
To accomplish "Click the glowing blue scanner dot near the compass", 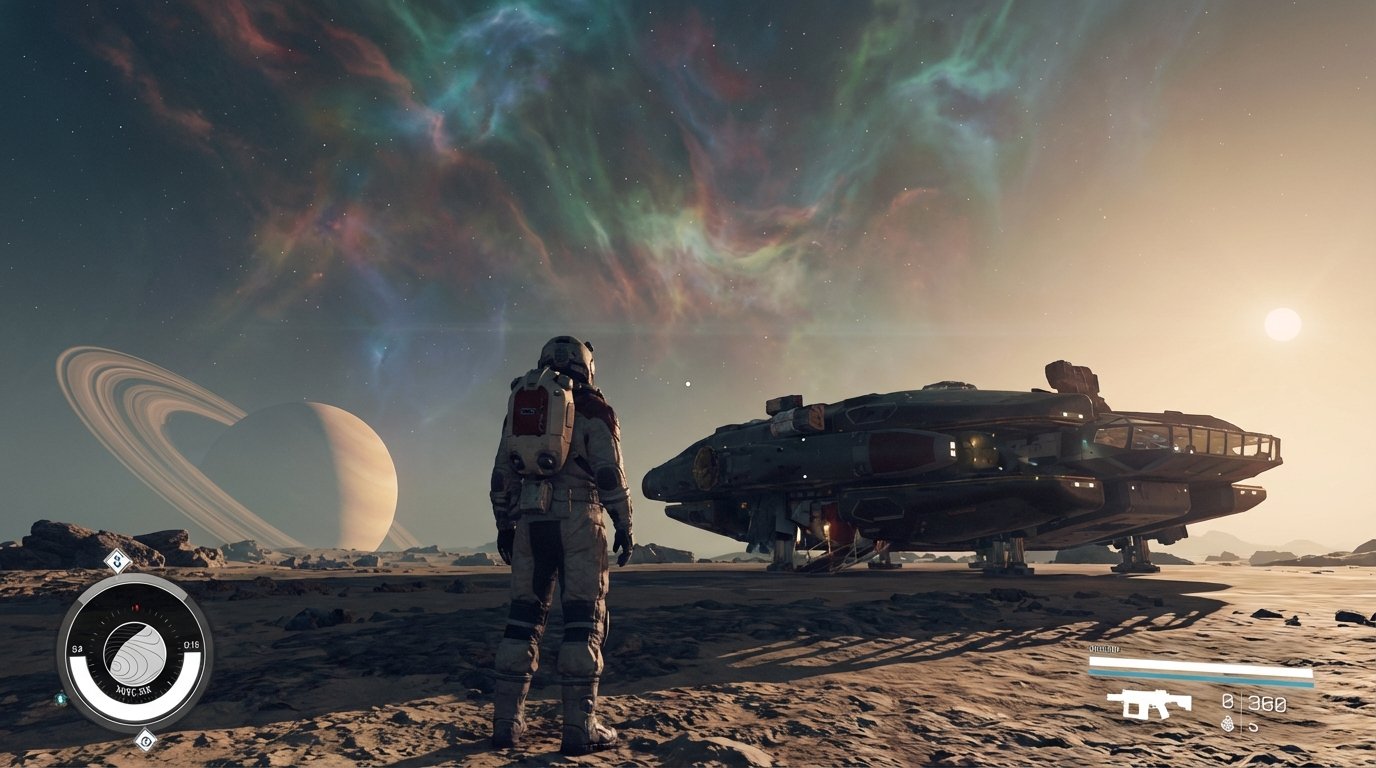I will pos(62,699).
